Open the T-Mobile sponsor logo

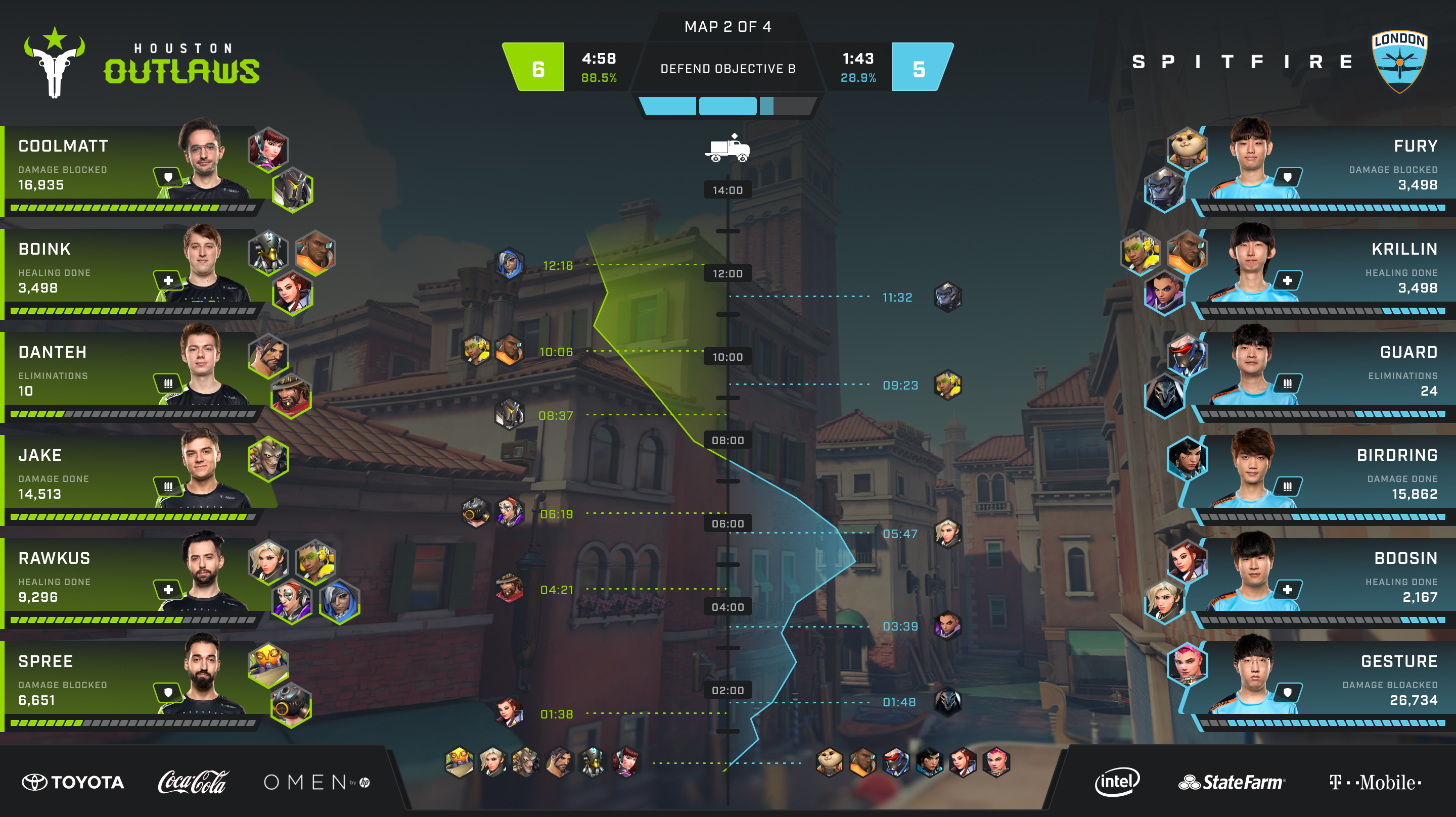point(1375,782)
